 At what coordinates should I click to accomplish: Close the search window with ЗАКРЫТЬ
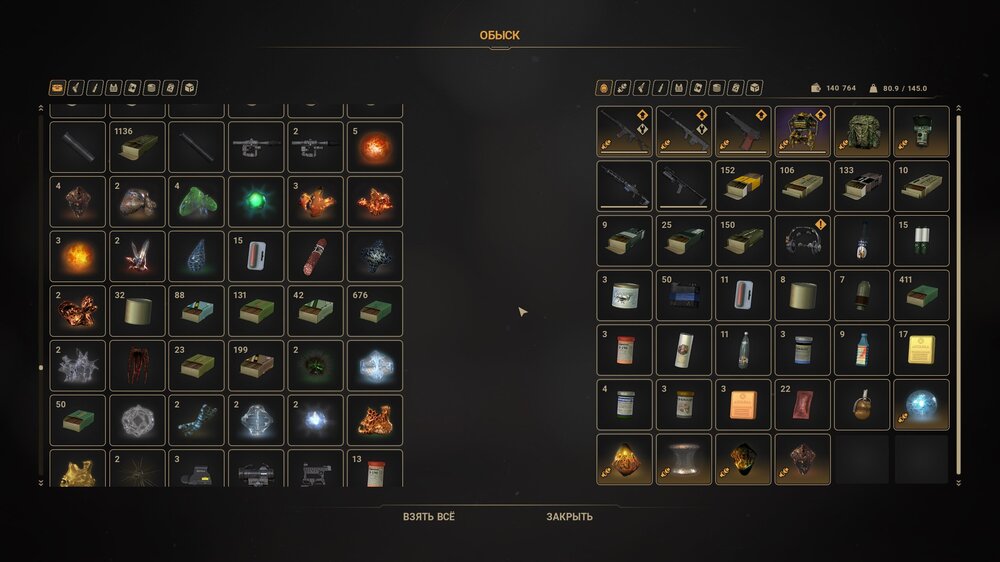569,517
